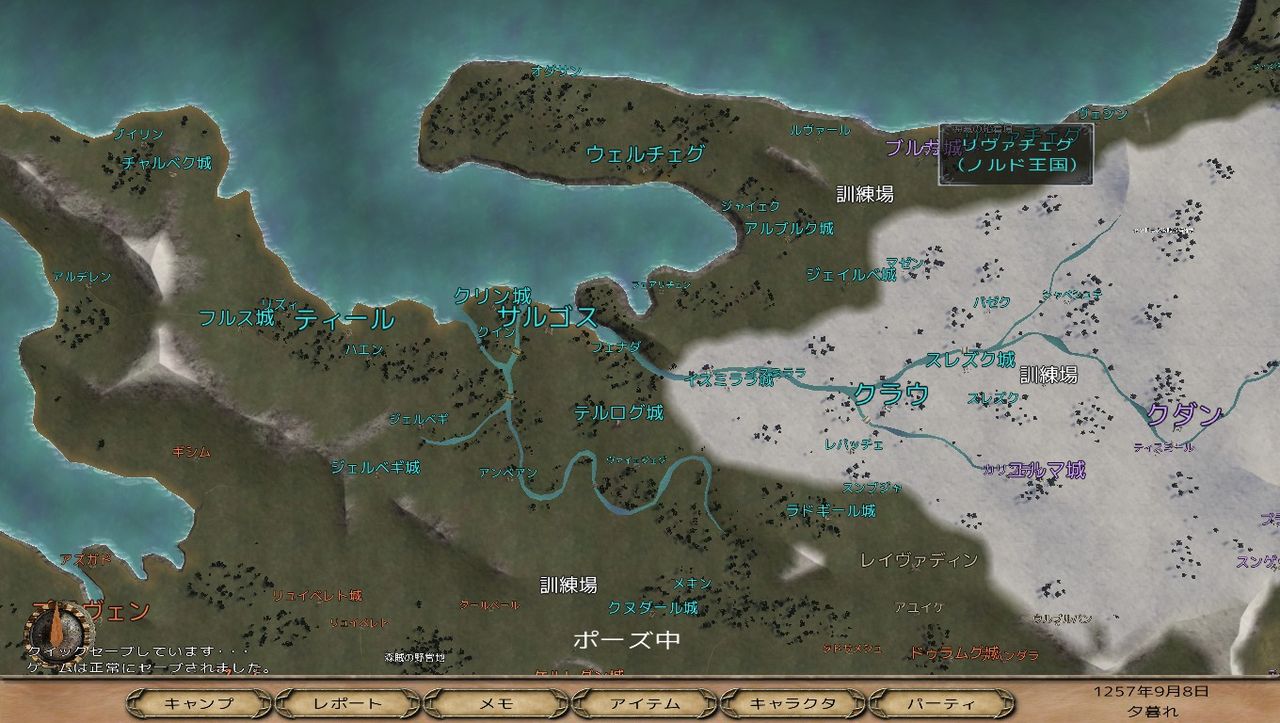Viewport: 1280px width, 723px height.
Task: Click the ウェルチェグ (Wercheg) town marker
Action: click(646, 155)
